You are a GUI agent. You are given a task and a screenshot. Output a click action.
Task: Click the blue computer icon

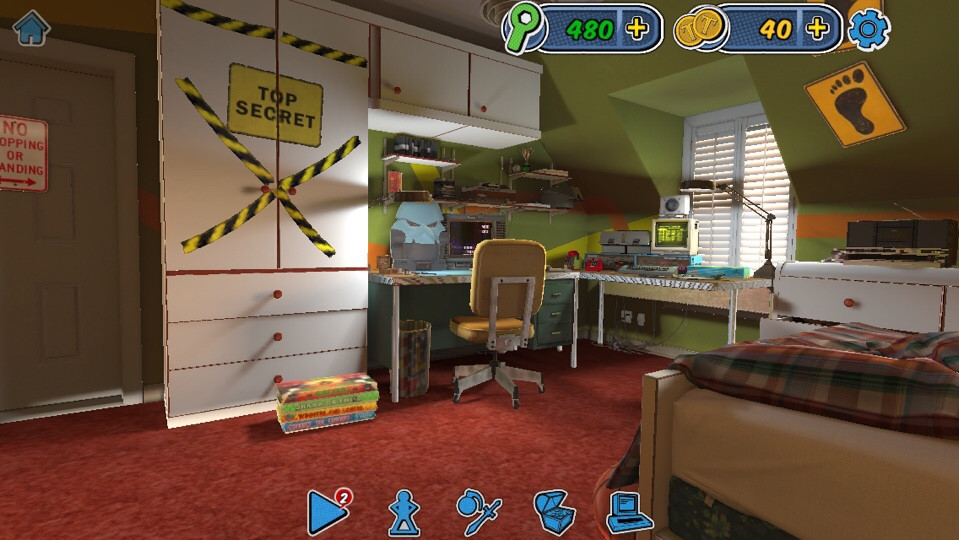tap(629, 513)
